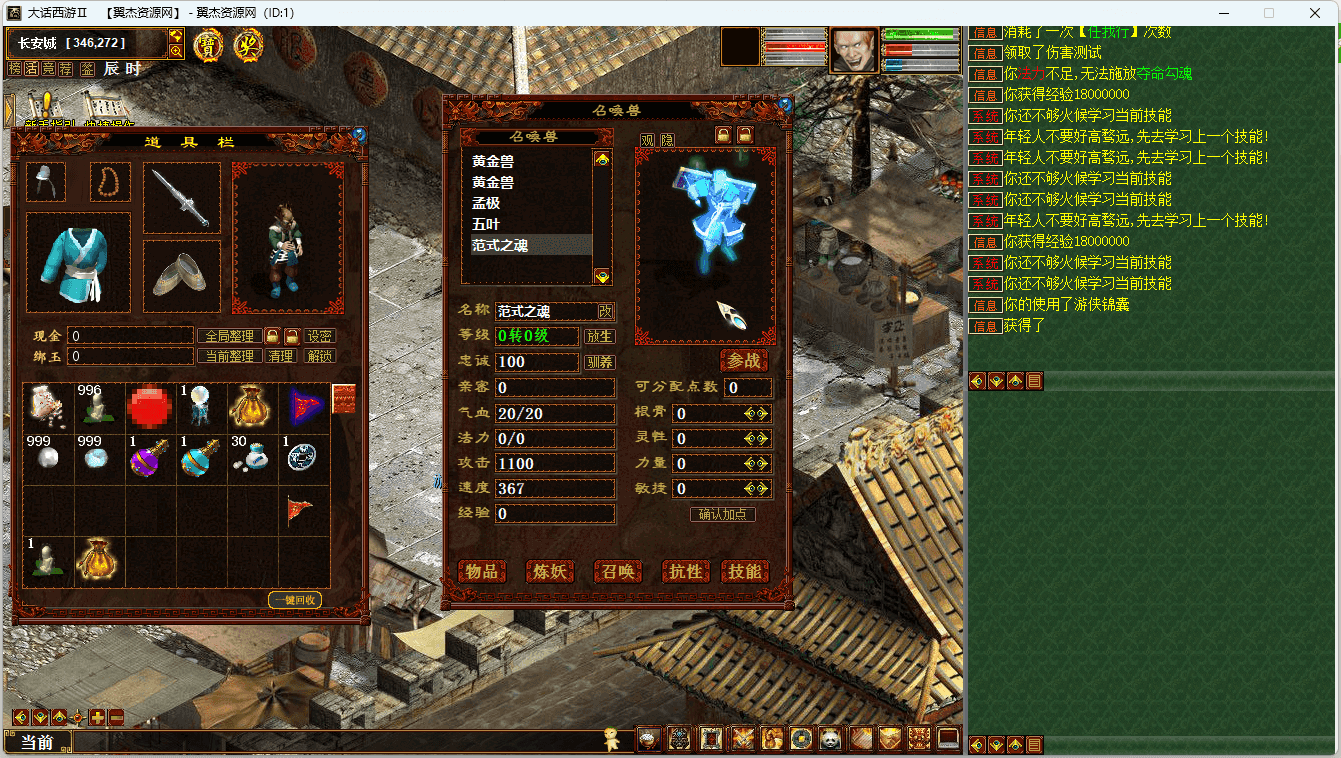The width and height of the screenshot is (1341, 758).
Task: Release the pet with 放生
Action: point(599,337)
